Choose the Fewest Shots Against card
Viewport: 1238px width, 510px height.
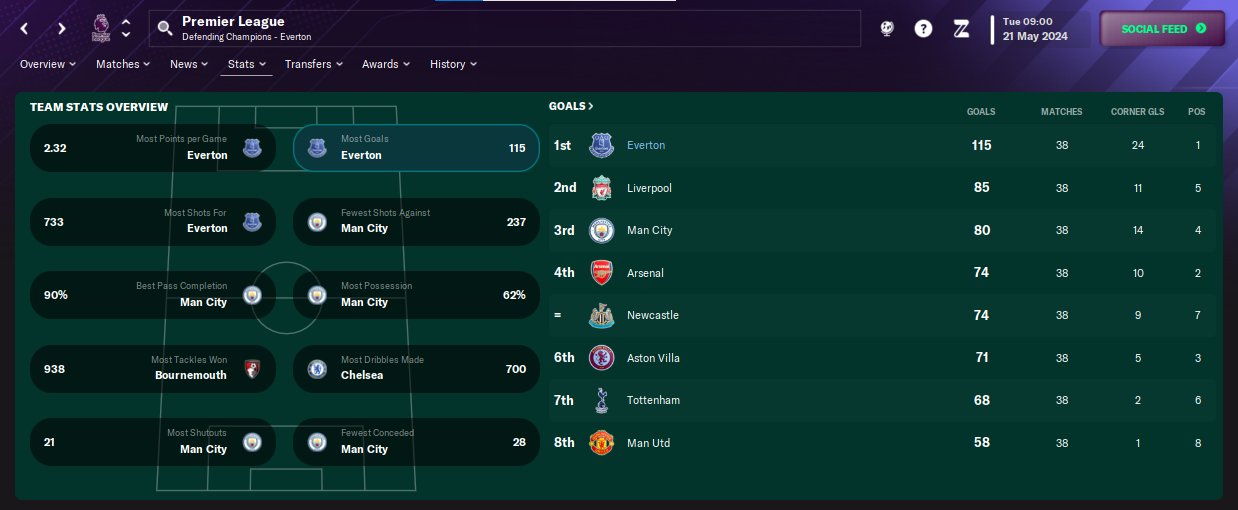pyautogui.click(x=416, y=221)
